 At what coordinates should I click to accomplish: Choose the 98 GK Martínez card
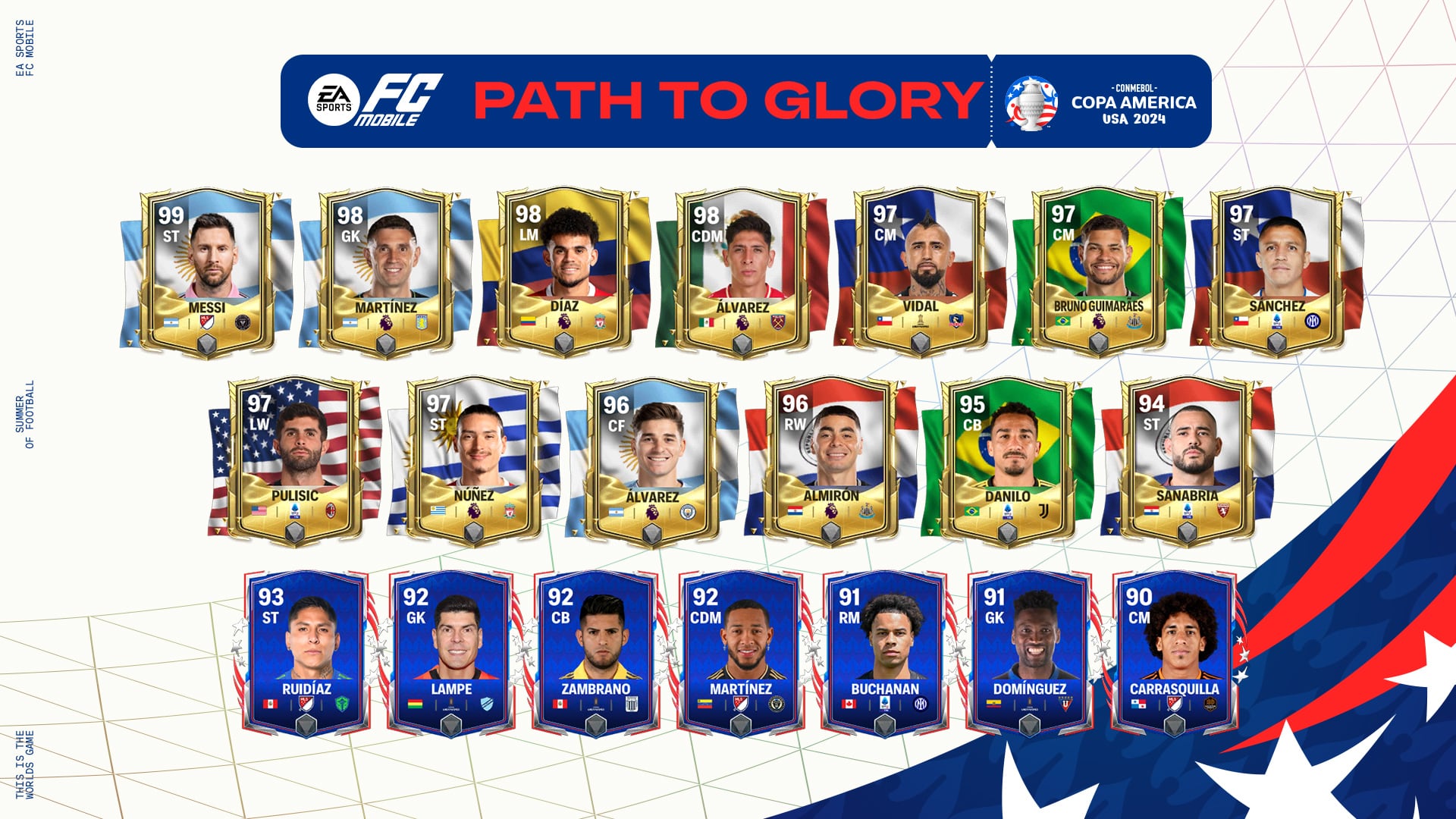pos(386,273)
